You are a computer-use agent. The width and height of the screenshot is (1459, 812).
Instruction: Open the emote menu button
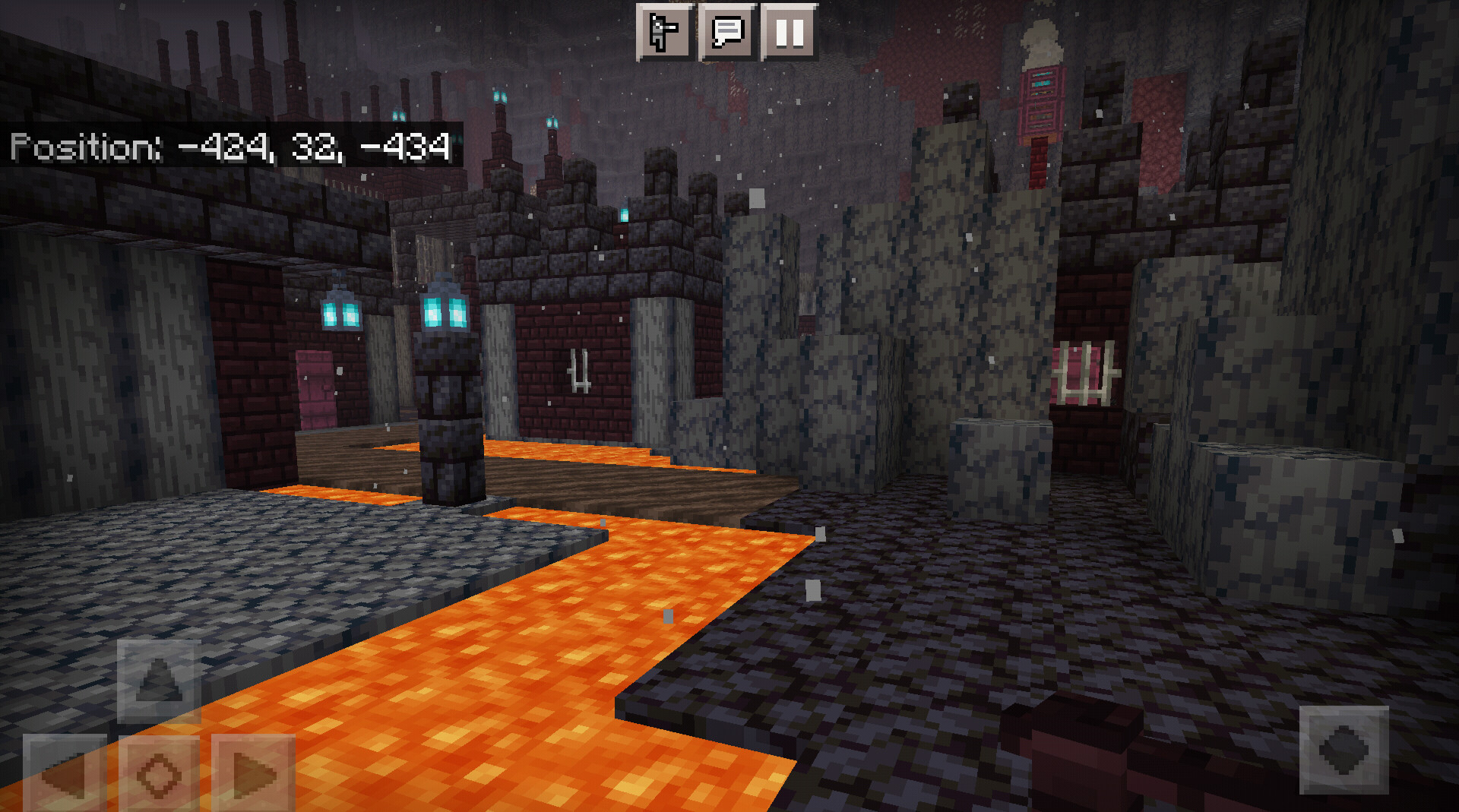tap(665, 32)
